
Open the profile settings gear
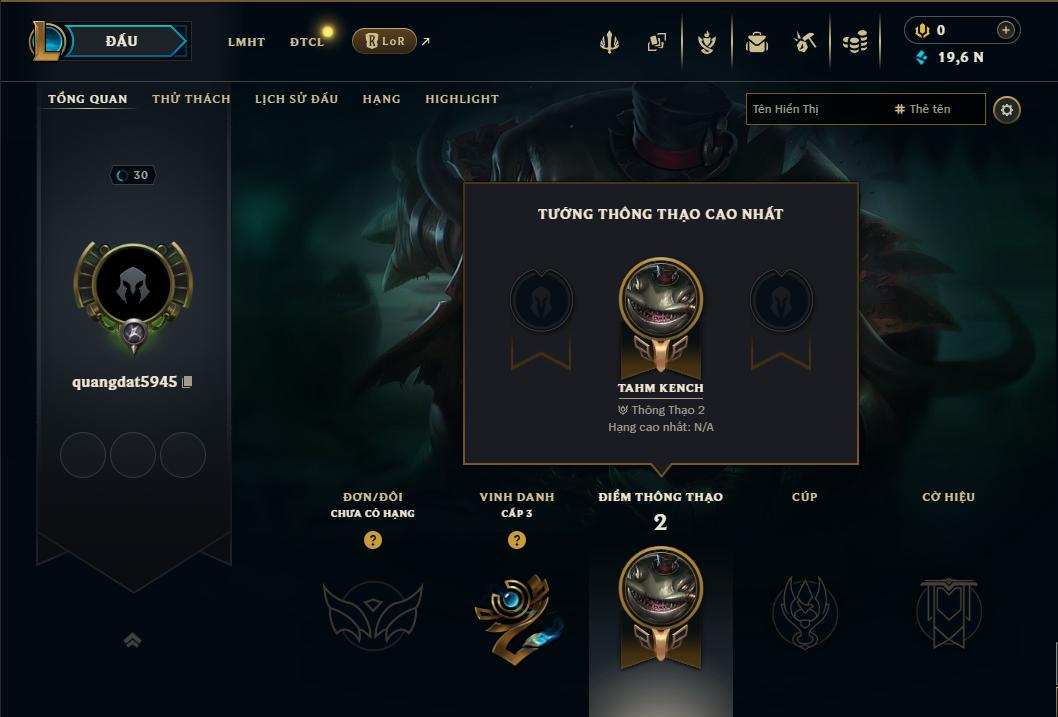pos(1007,110)
